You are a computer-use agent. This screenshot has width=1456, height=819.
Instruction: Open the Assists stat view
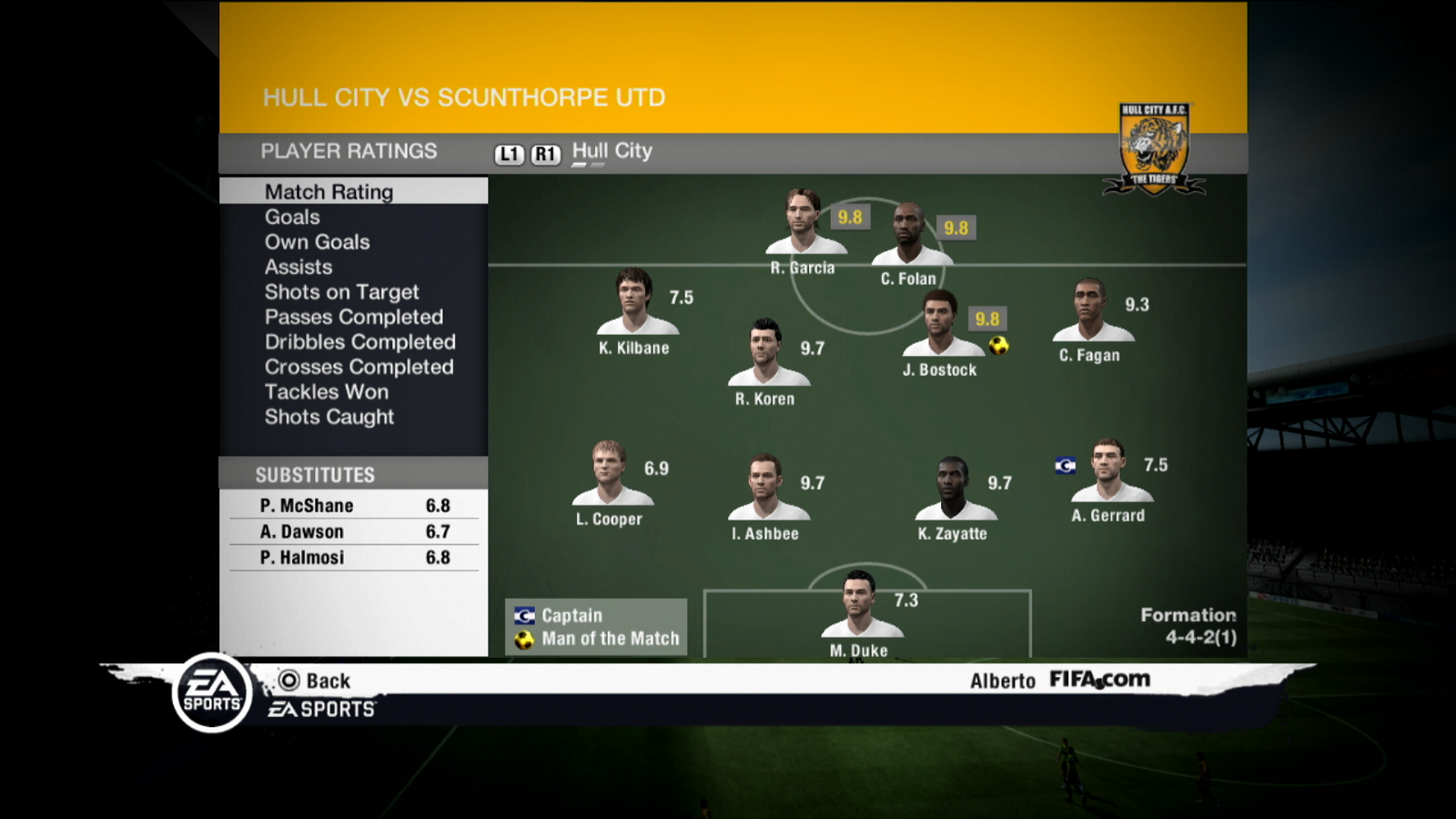298,268
